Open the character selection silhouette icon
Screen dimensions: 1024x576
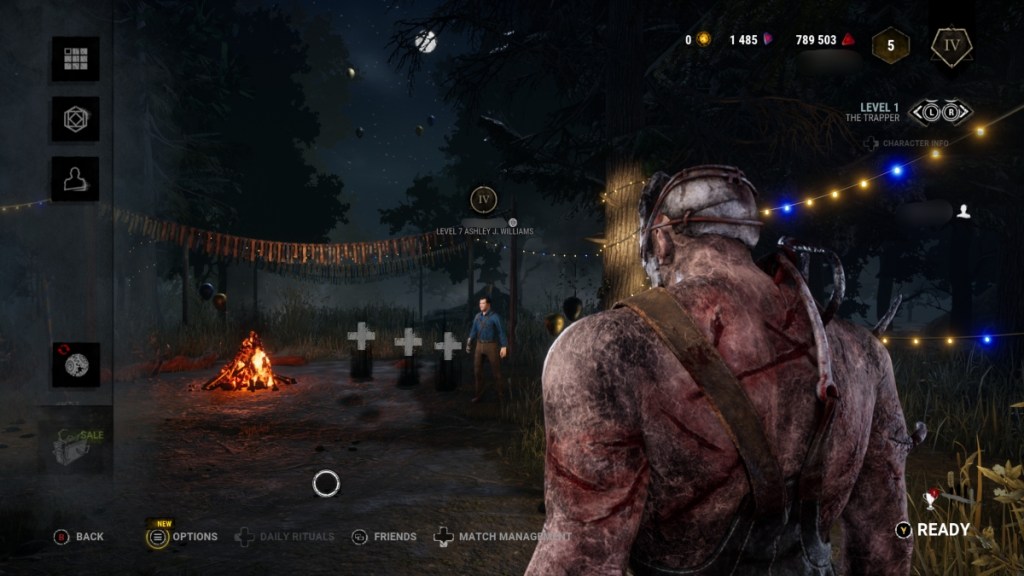[x=75, y=179]
